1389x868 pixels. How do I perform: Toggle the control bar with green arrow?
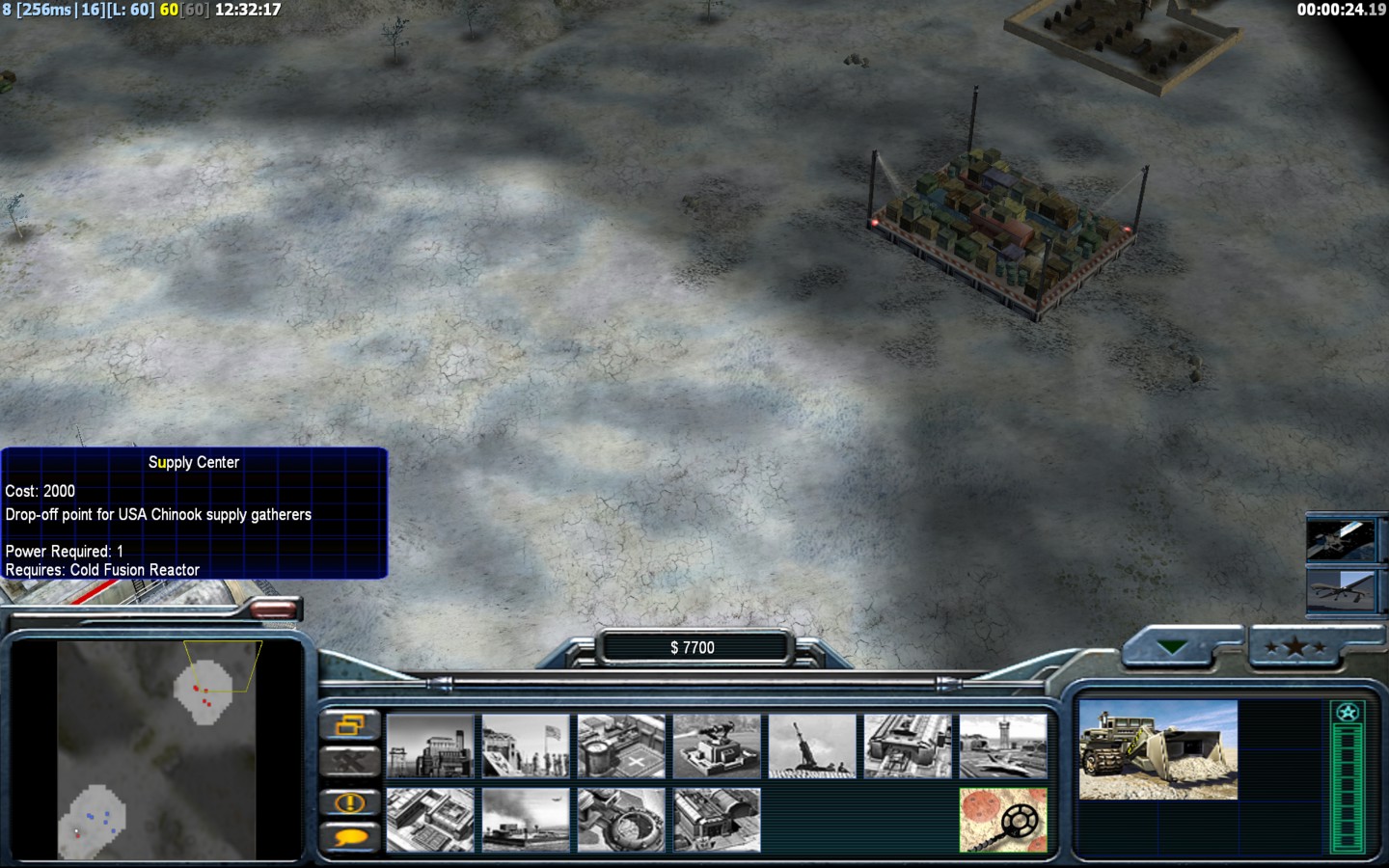point(1173,647)
